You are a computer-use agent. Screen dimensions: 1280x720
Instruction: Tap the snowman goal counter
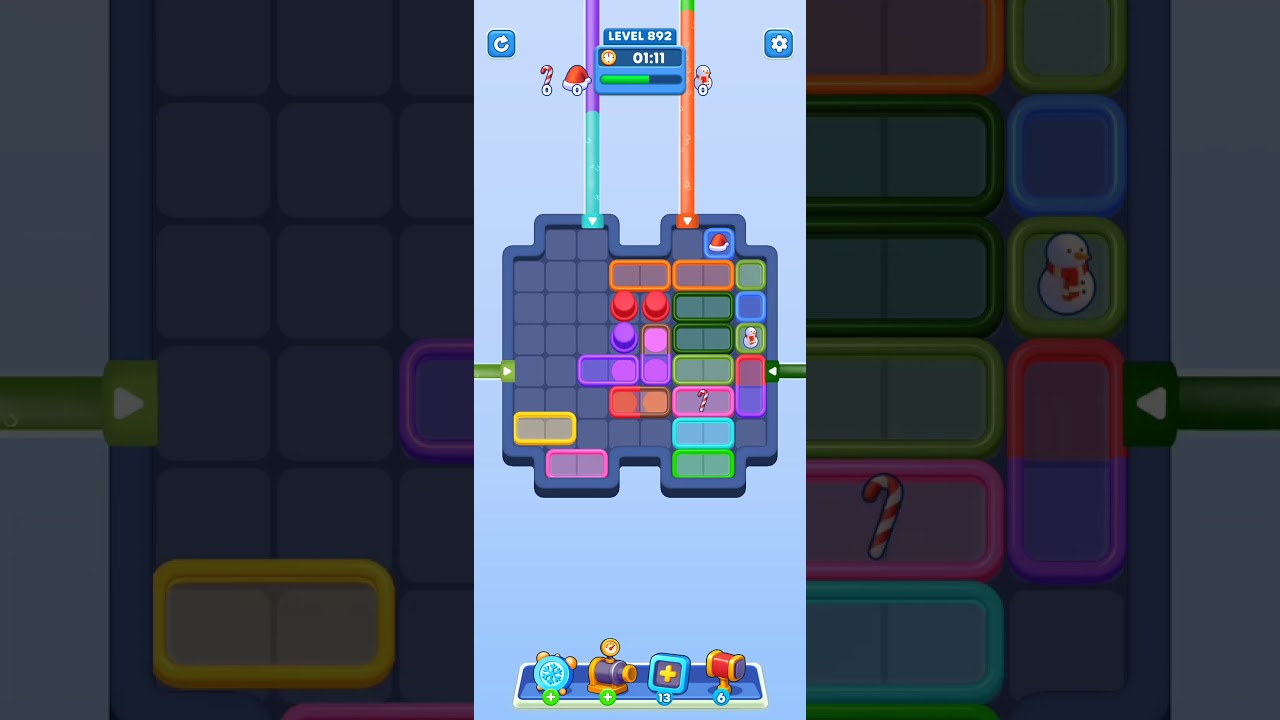(x=703, y=78)
